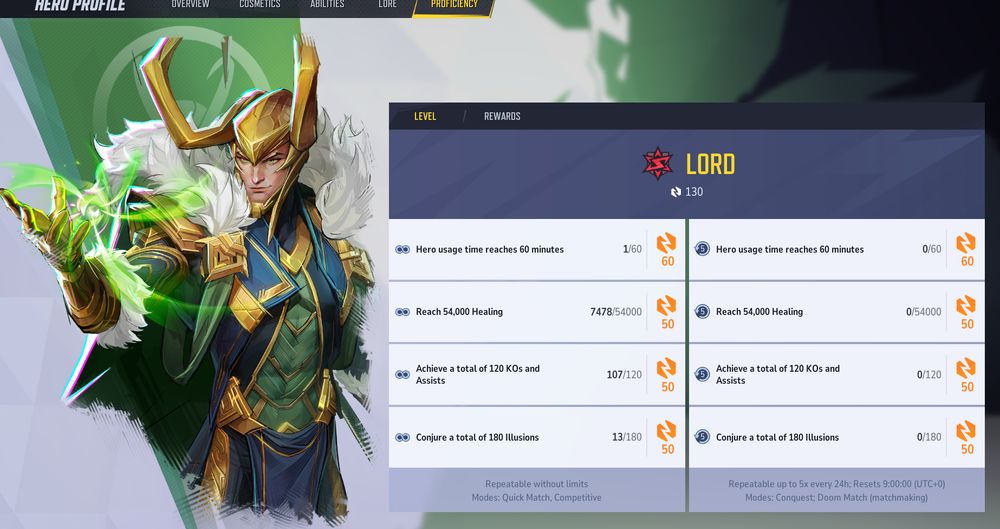The image size is (1000, 529).
Task: Open the Cosmetics tab
Action: point(259,5)
